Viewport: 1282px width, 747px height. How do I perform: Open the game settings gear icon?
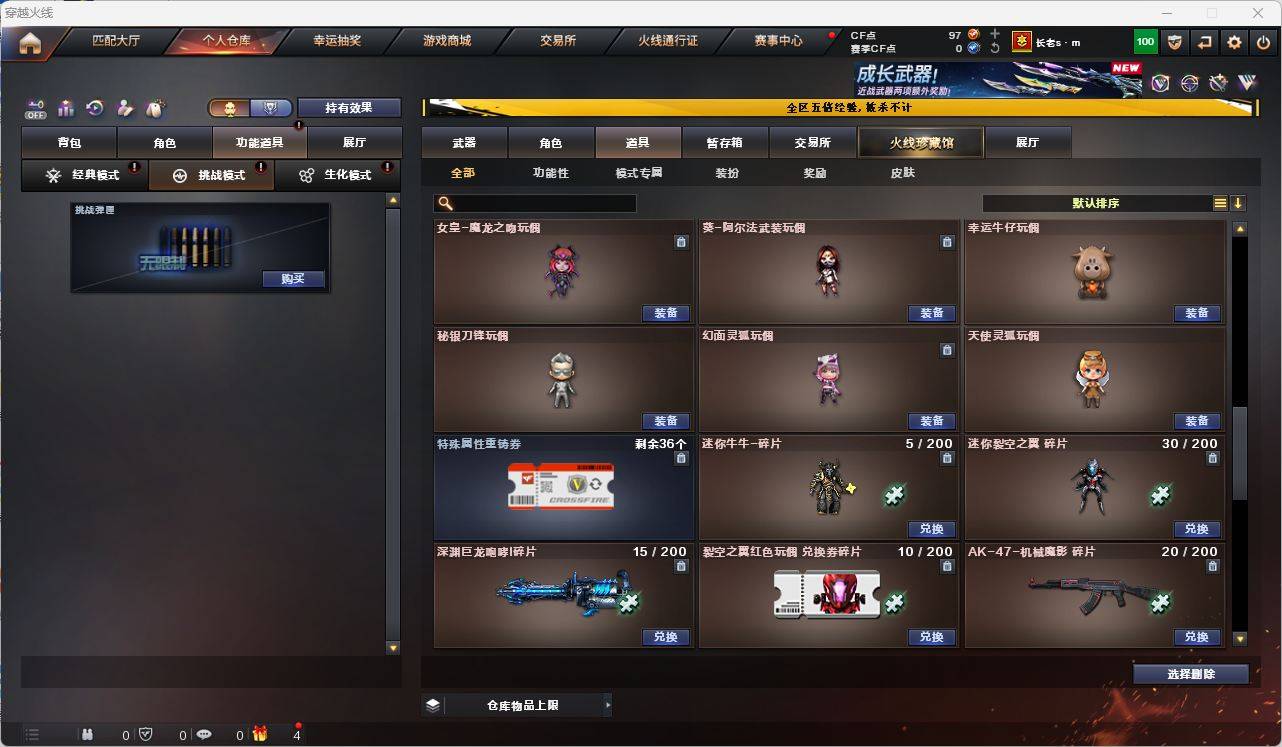click(1233, 41)
